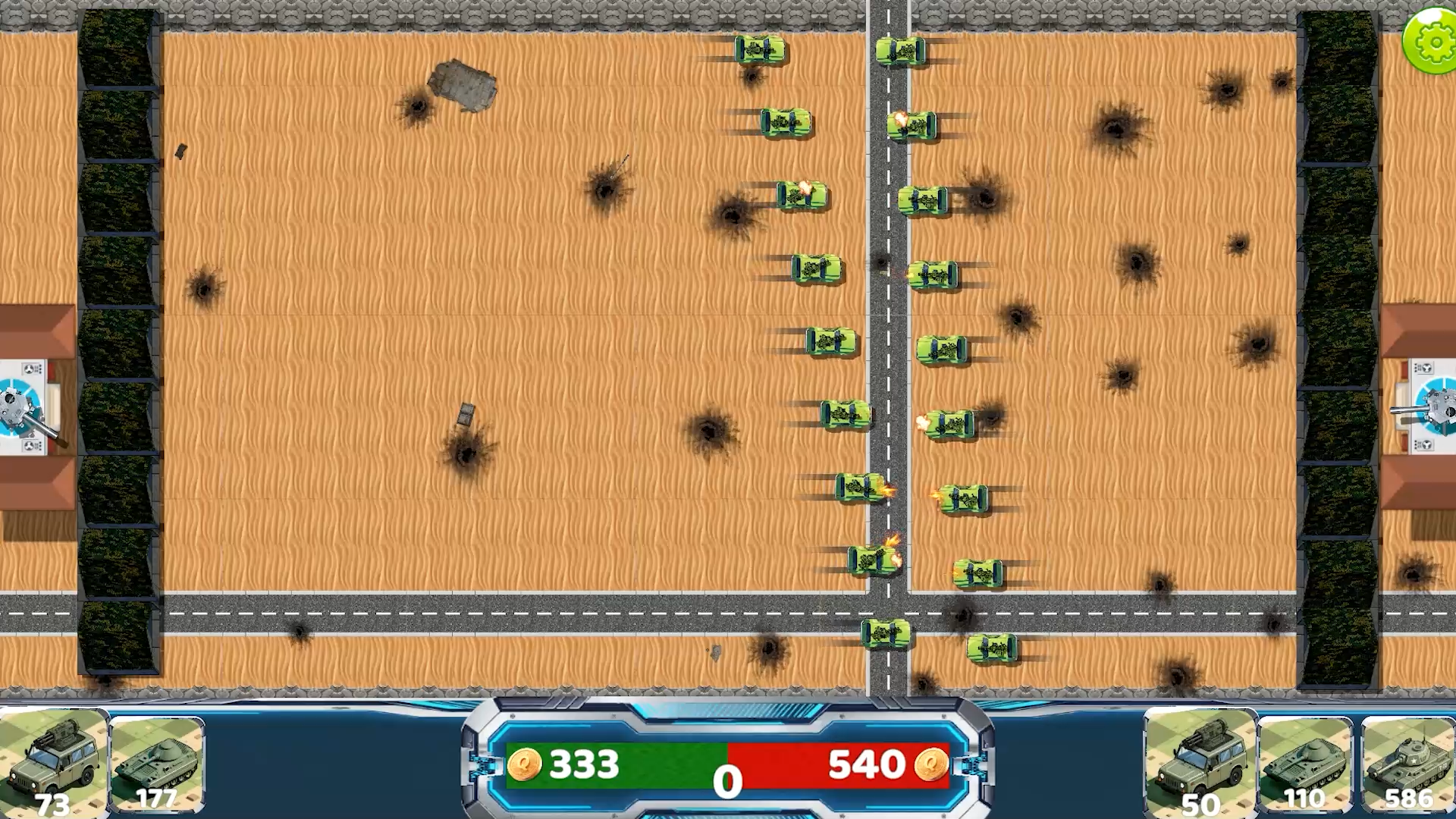1456x819 pixels.
Task: Click the round 0 score badge between the bars
Action: [726, 780]
